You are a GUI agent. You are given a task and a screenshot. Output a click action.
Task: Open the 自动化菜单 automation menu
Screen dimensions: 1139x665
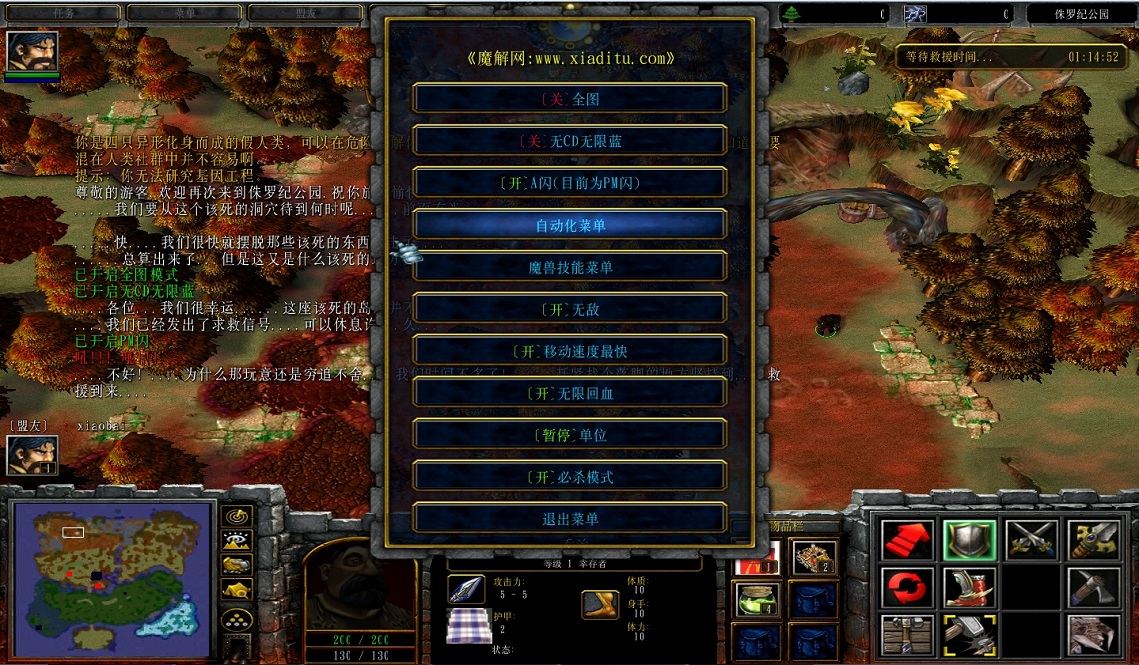[x=570, y=225]
